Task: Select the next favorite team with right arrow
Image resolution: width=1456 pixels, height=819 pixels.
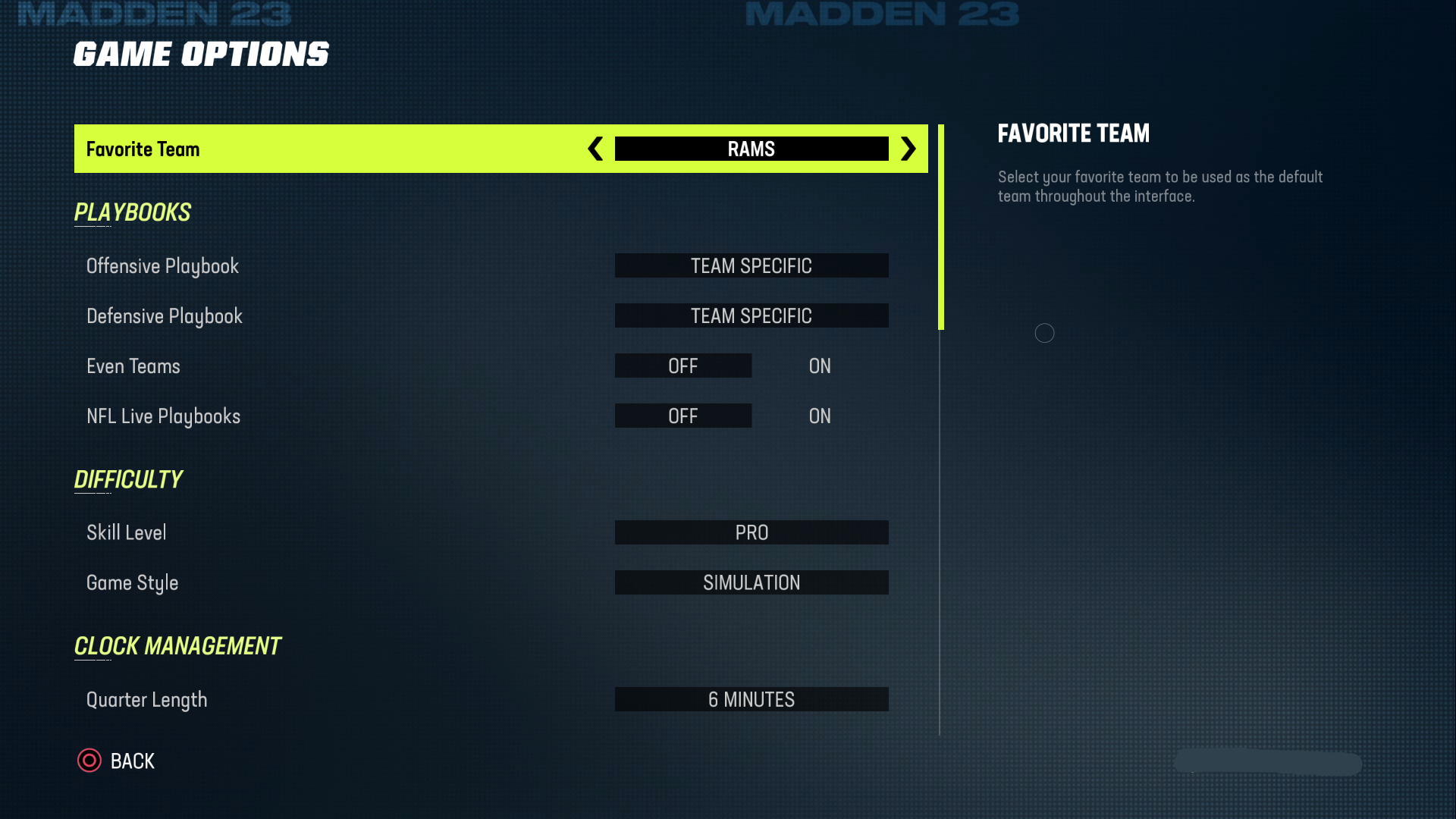Action: tap(908, 149)
